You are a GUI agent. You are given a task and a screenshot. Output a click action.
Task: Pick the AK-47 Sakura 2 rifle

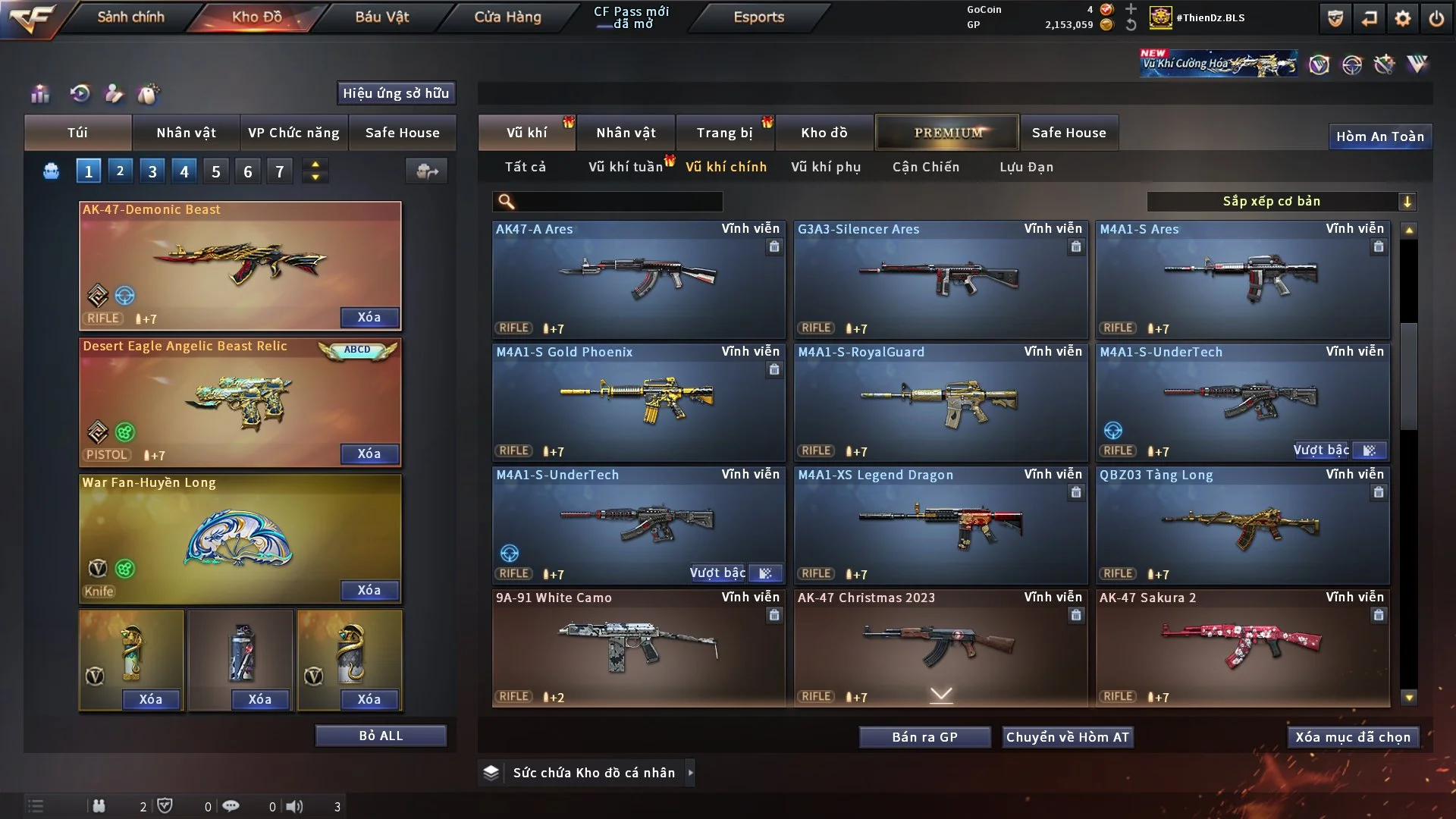tap(1242, 648)
